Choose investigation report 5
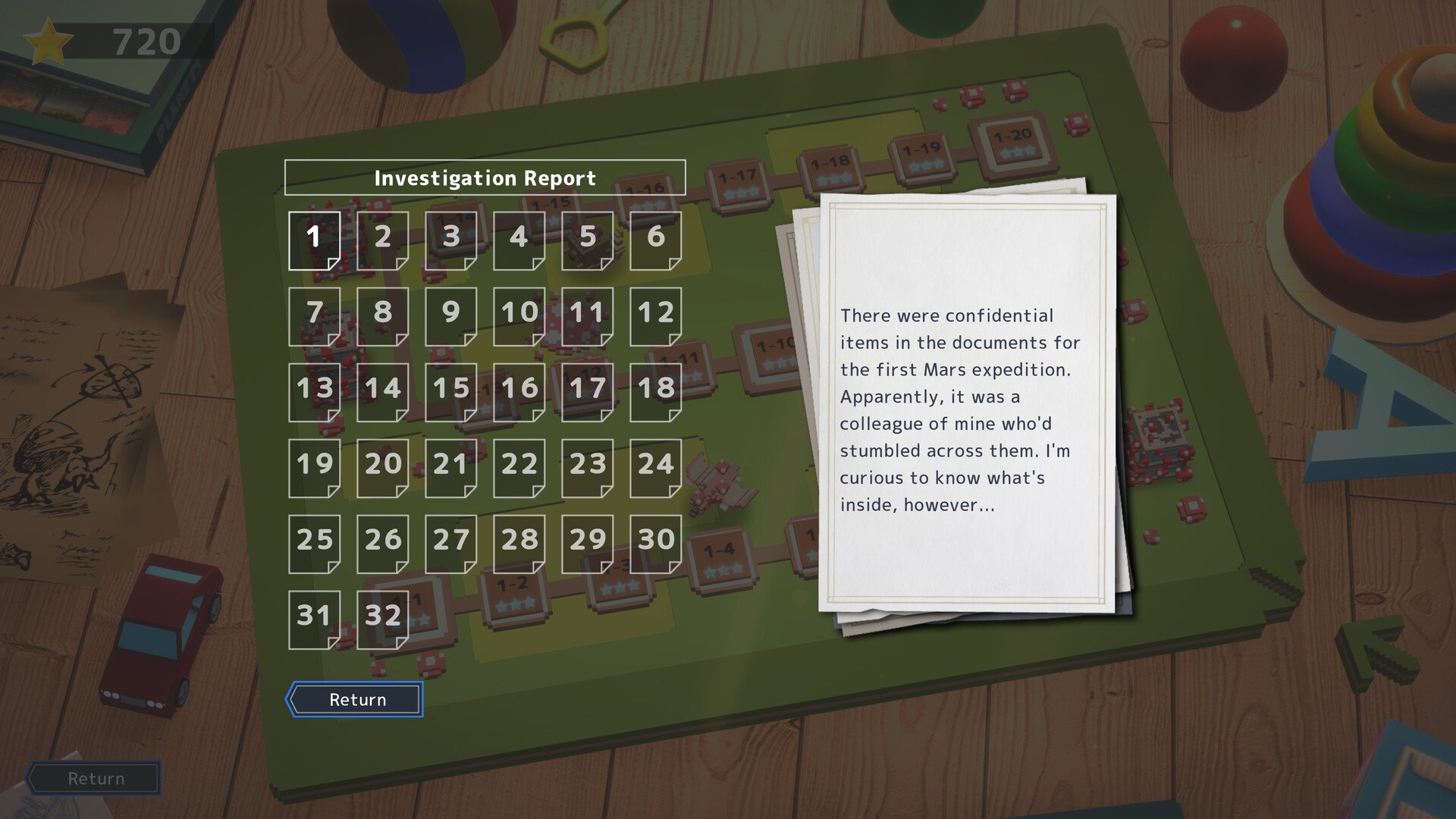 [x=587, y=240]
